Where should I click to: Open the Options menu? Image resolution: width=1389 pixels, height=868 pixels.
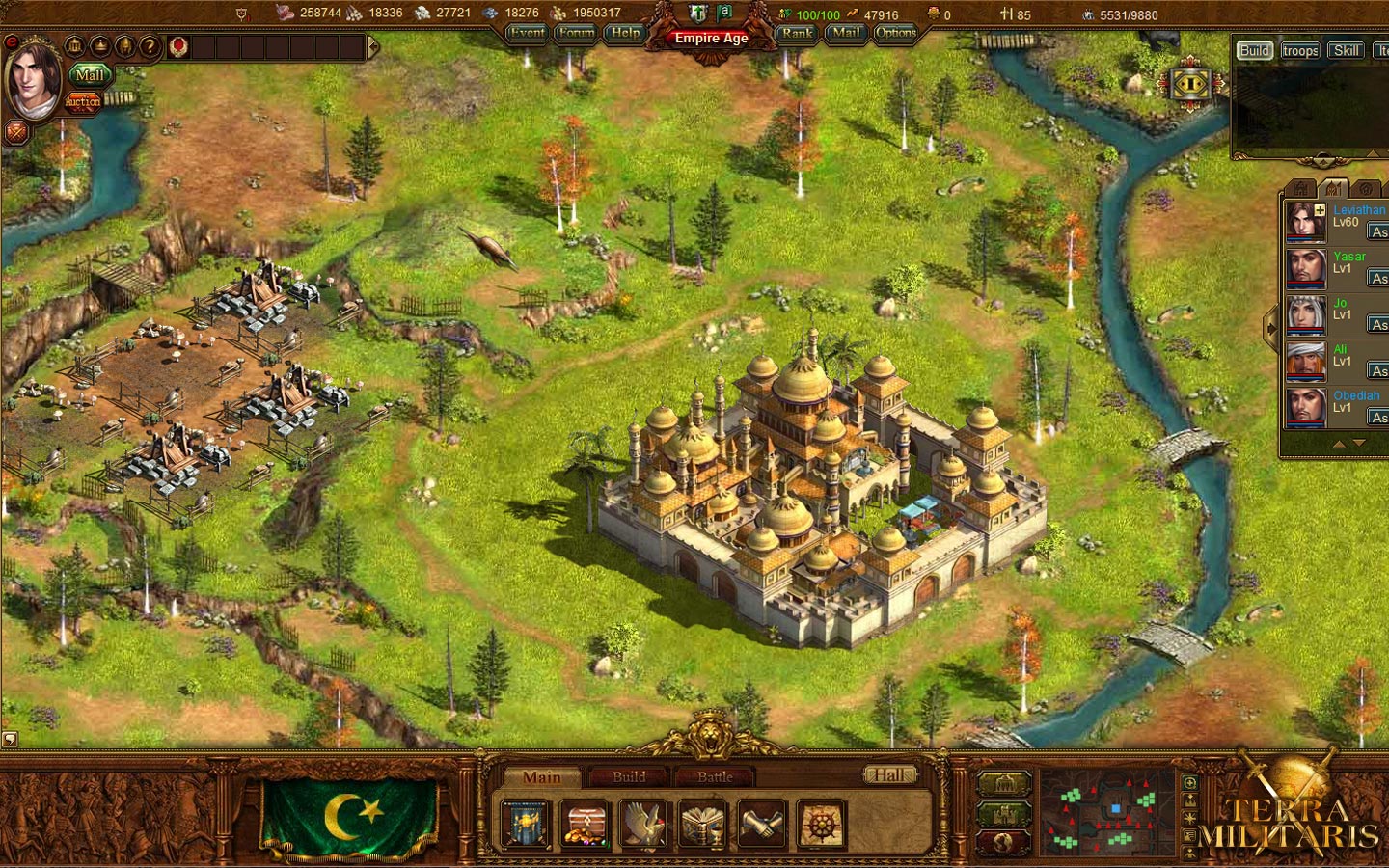click(896, 33)
